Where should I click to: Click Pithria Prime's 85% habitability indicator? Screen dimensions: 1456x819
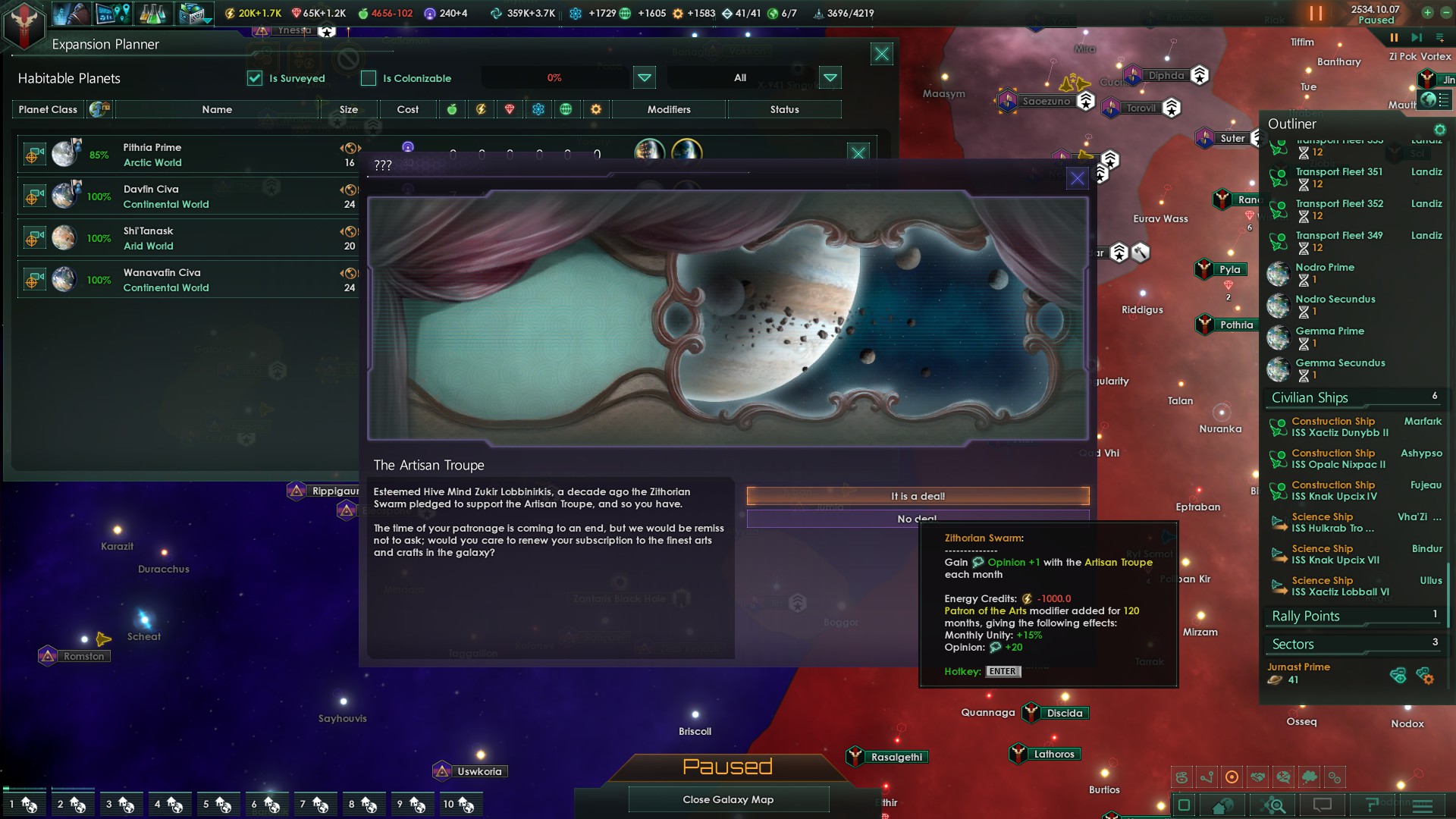coord(99,155)
